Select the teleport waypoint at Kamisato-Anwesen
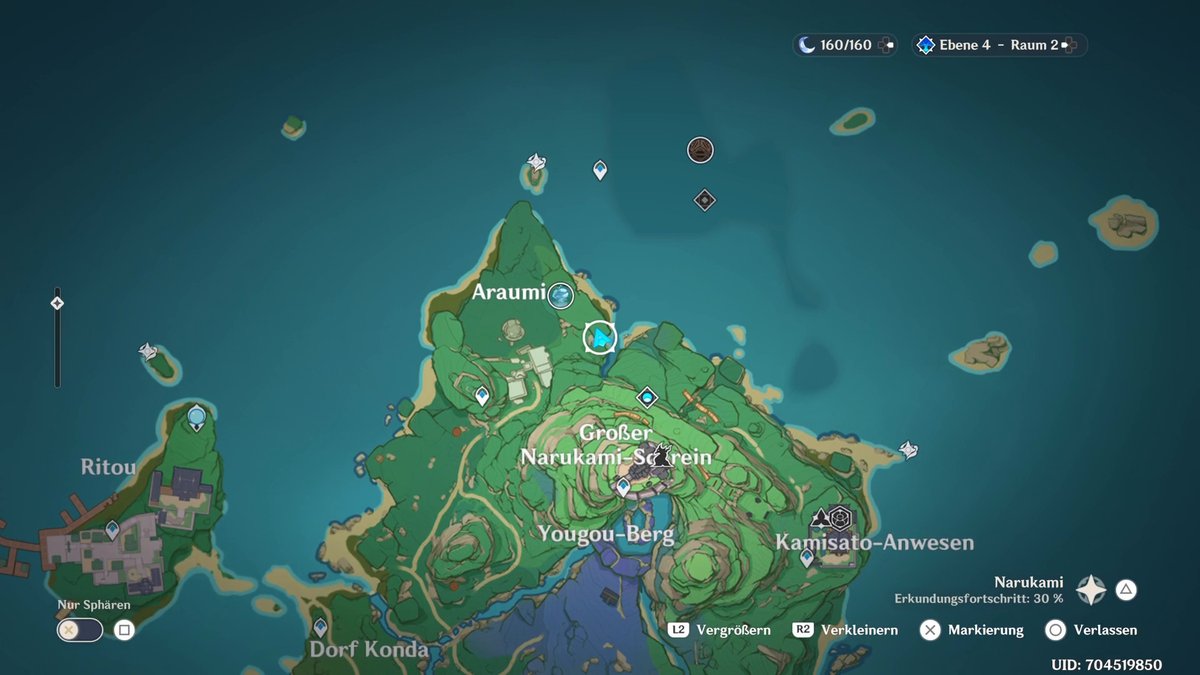The width and height of the screenshot is (1200, 675). click(x=807, y=557)
